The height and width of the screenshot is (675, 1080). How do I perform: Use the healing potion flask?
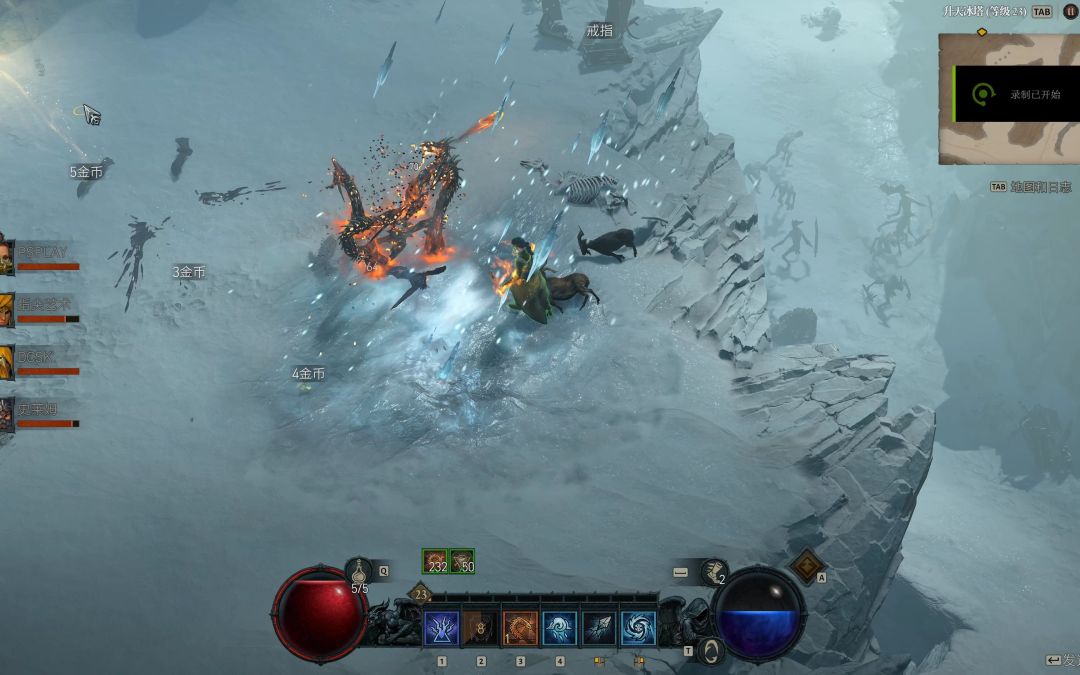pyautogui.click(x=359, y=572)
